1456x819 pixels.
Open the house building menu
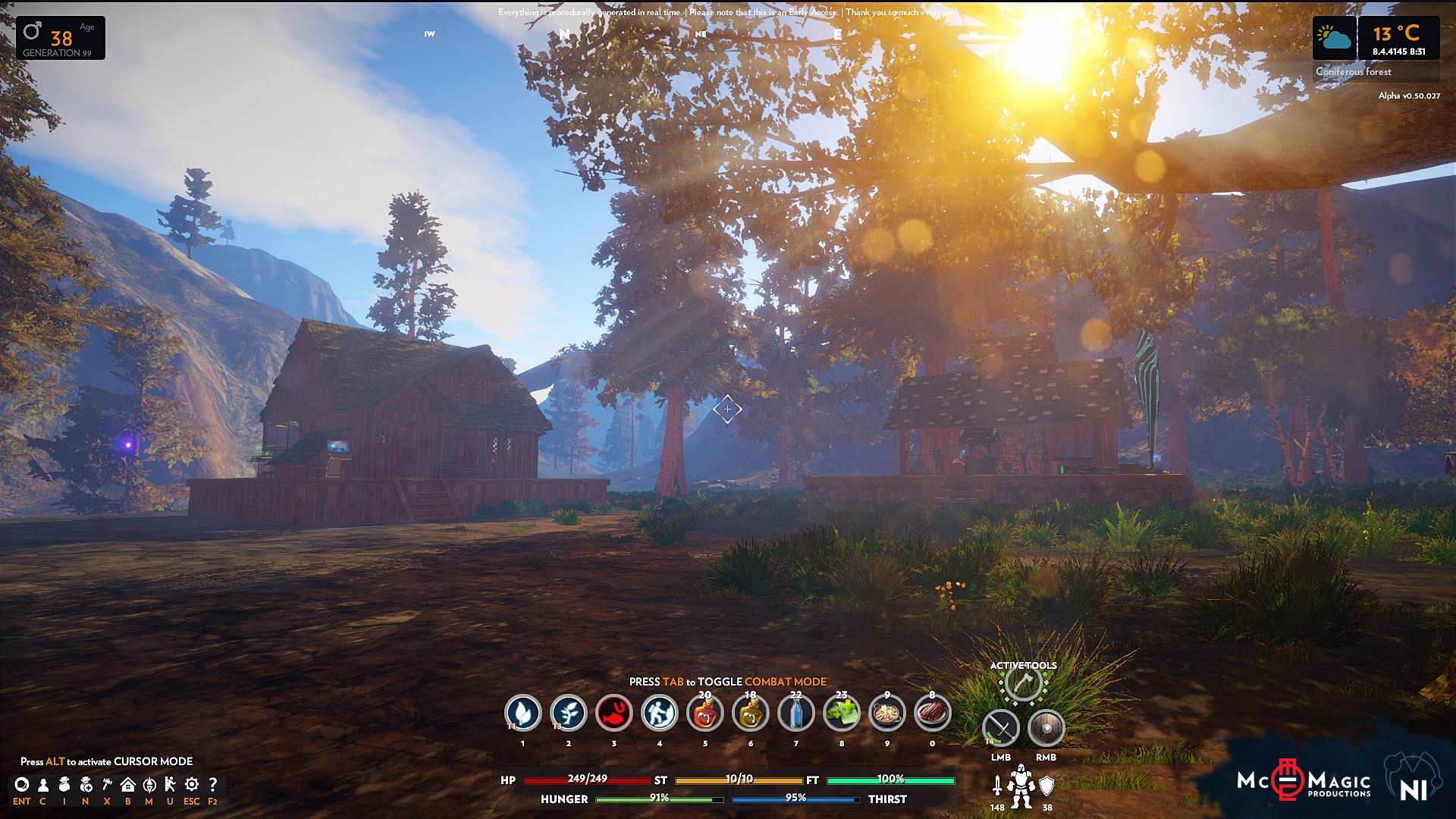(x=128, y=785)
